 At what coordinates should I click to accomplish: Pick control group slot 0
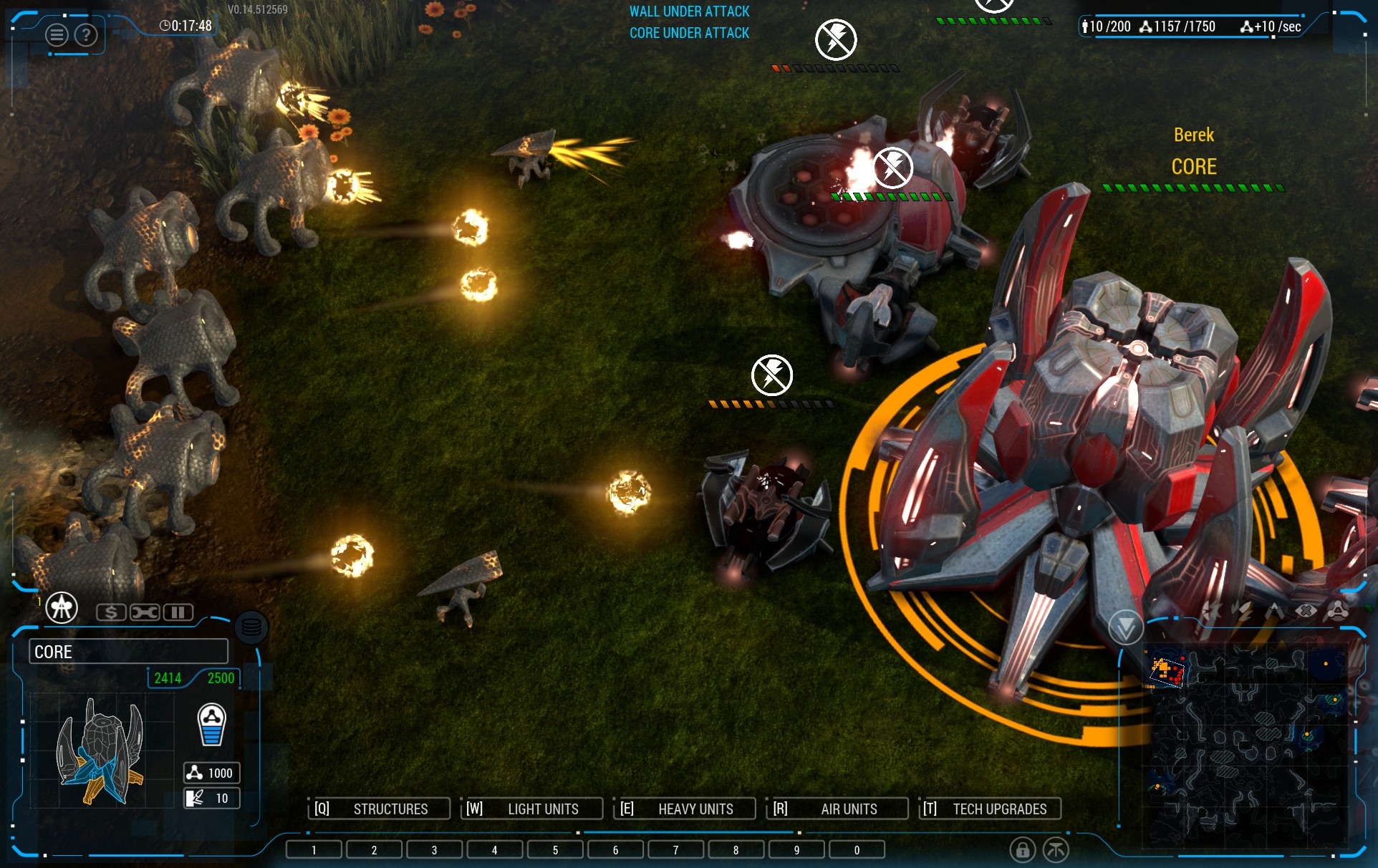[x=857, y=850]
